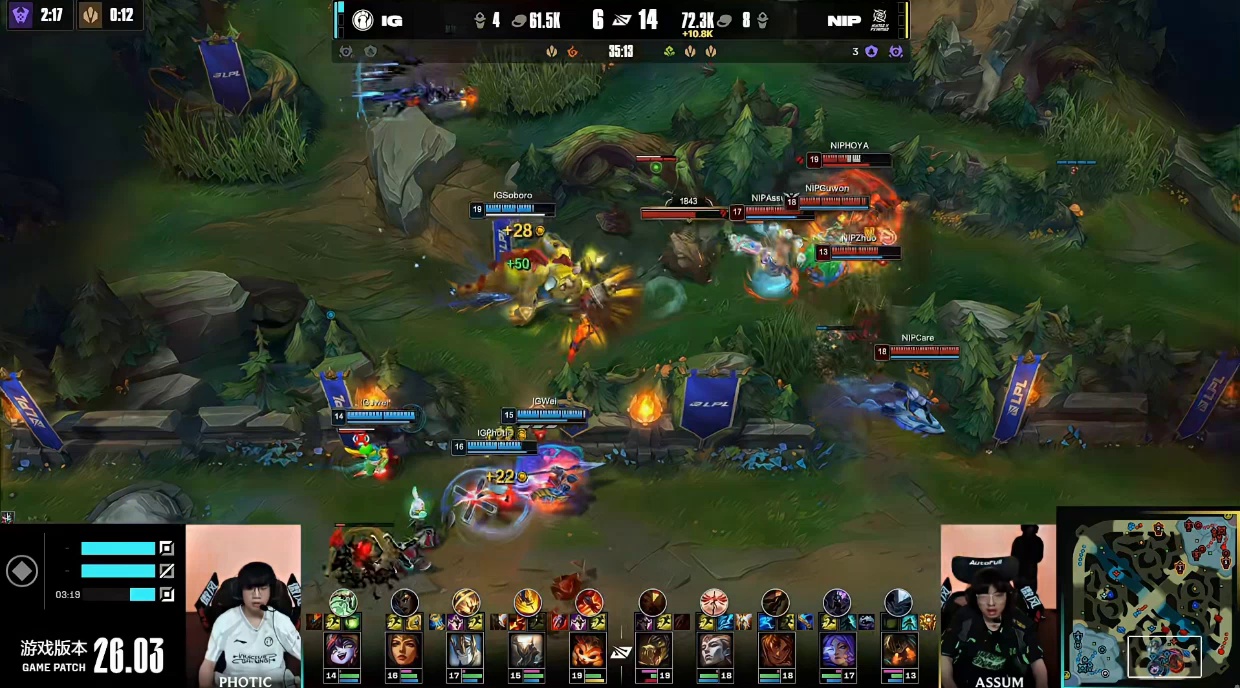Click the level 16 blue-team champion portrait
The height and width of the screenshot is (688, 1240).
[x=404, y=651]
